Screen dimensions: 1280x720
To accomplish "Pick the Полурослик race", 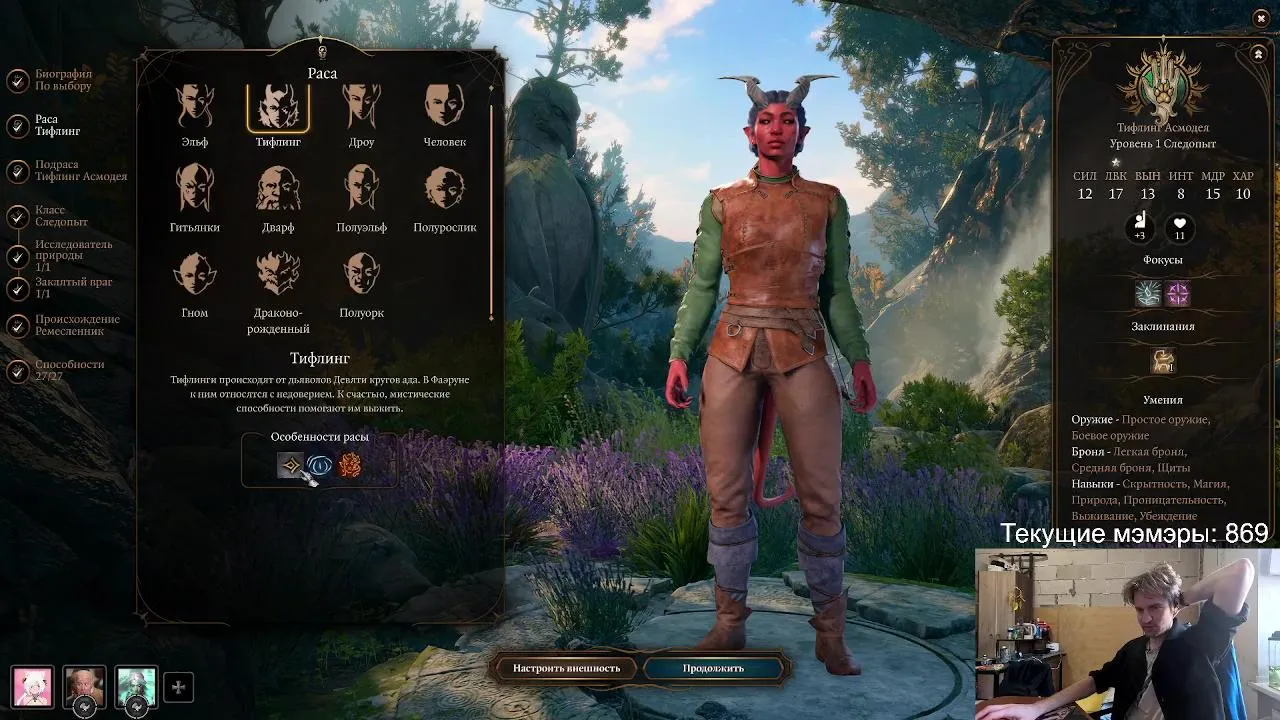I will (x=444, y=190).
